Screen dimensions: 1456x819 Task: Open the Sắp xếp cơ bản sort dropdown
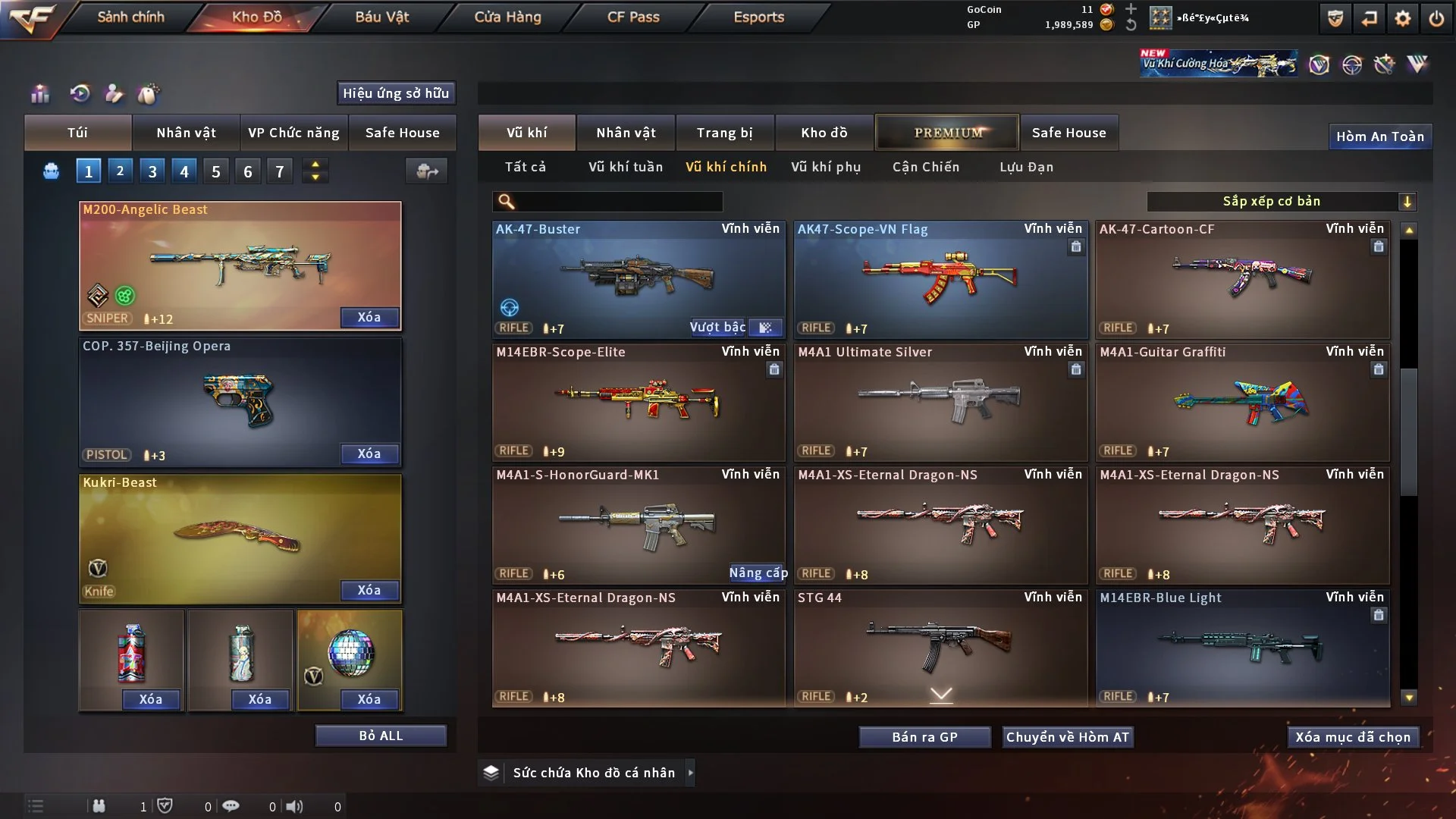[x=1281, y=202]
